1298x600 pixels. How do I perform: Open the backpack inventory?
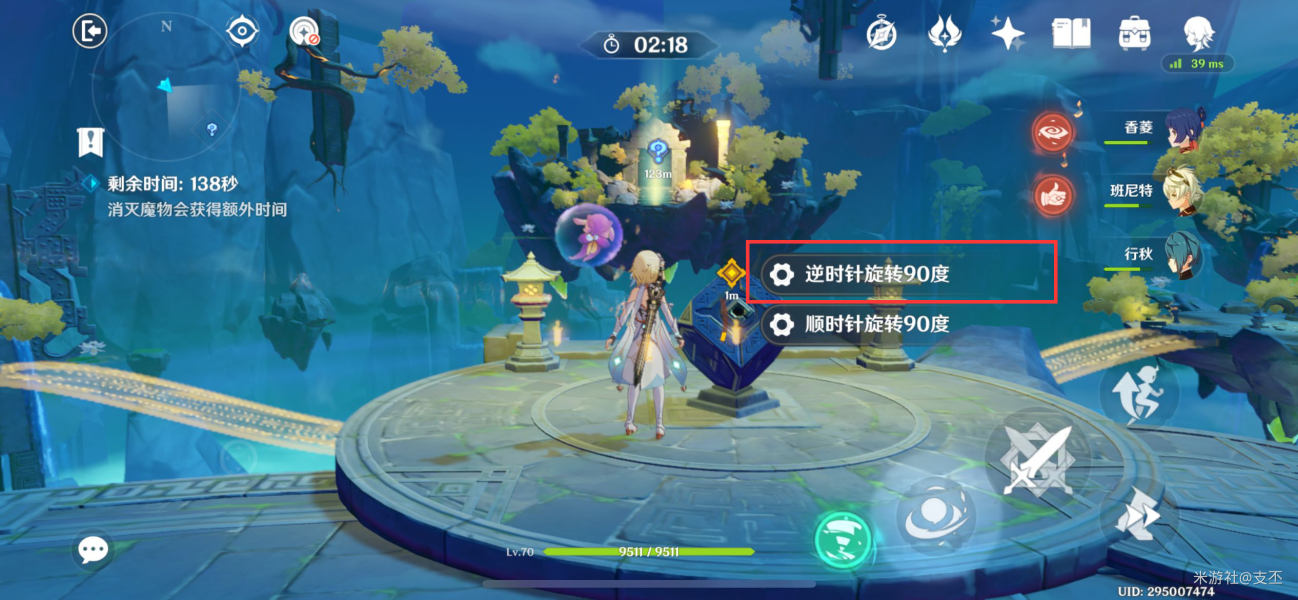1134,34
